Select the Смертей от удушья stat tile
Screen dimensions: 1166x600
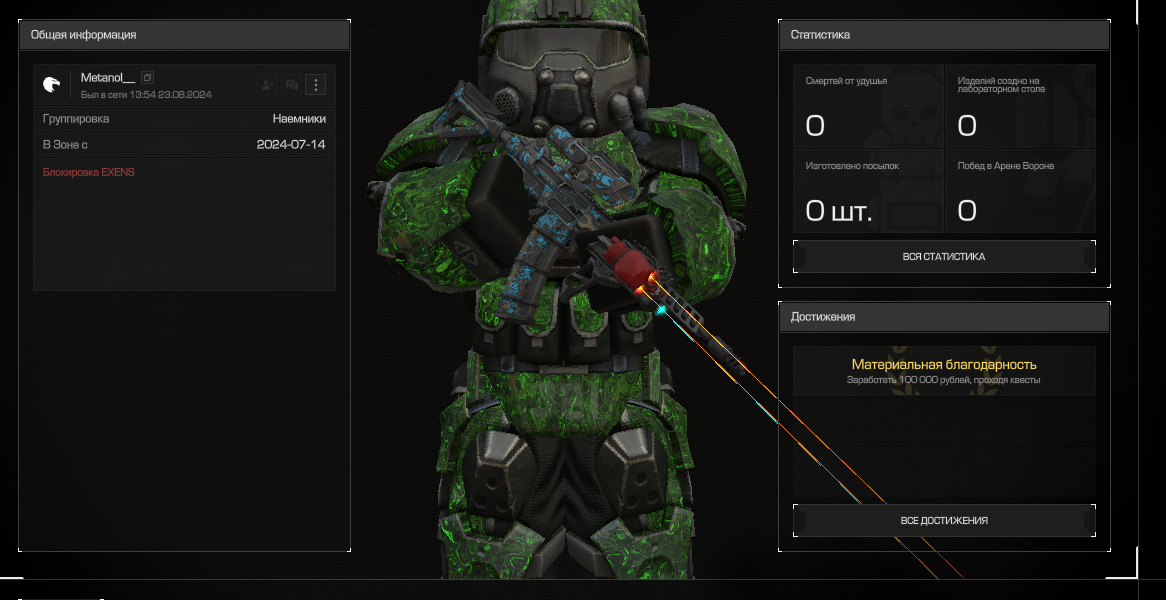point(868,106)
